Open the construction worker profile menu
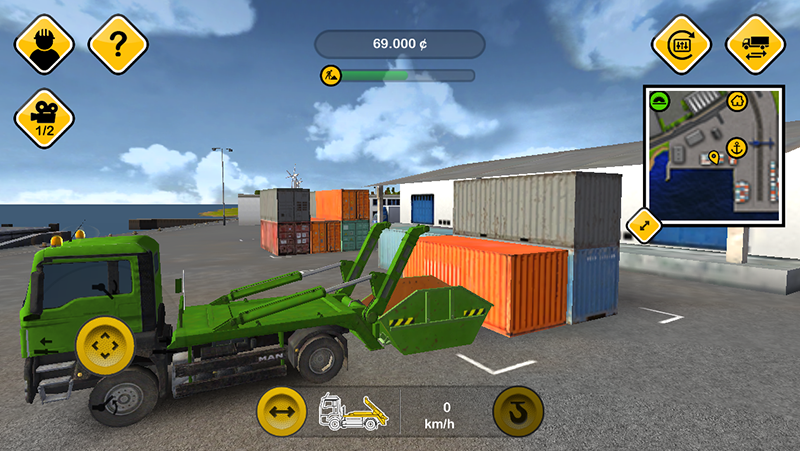This screenshot has width=800, height=451. click(x=44, y=43)
